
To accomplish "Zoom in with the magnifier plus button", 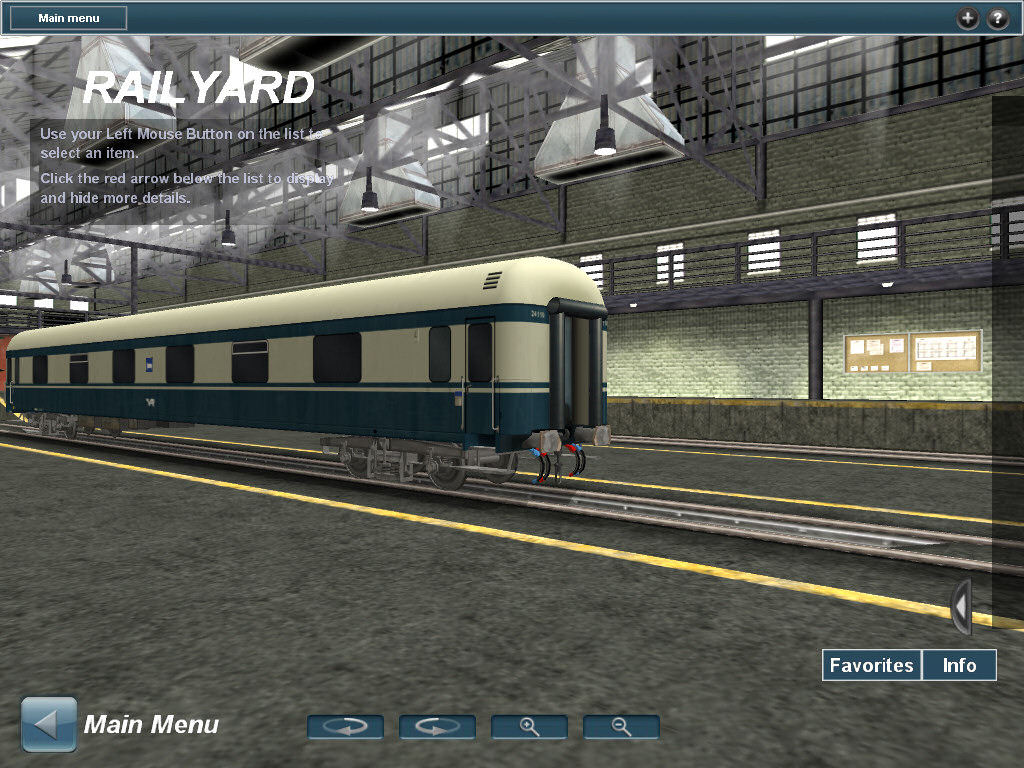I will 529,727.
